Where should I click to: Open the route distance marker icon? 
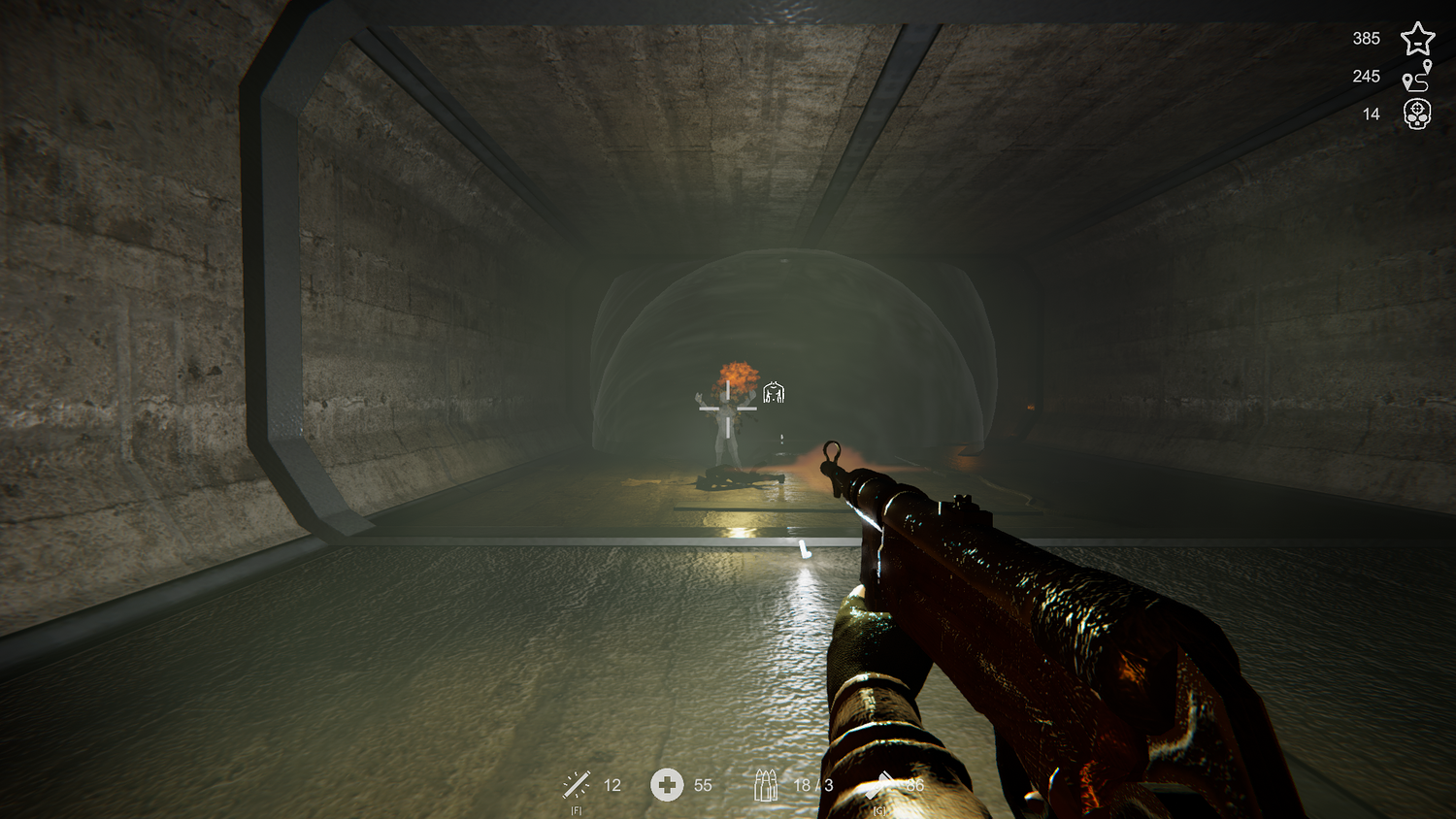click(1417, 77)
